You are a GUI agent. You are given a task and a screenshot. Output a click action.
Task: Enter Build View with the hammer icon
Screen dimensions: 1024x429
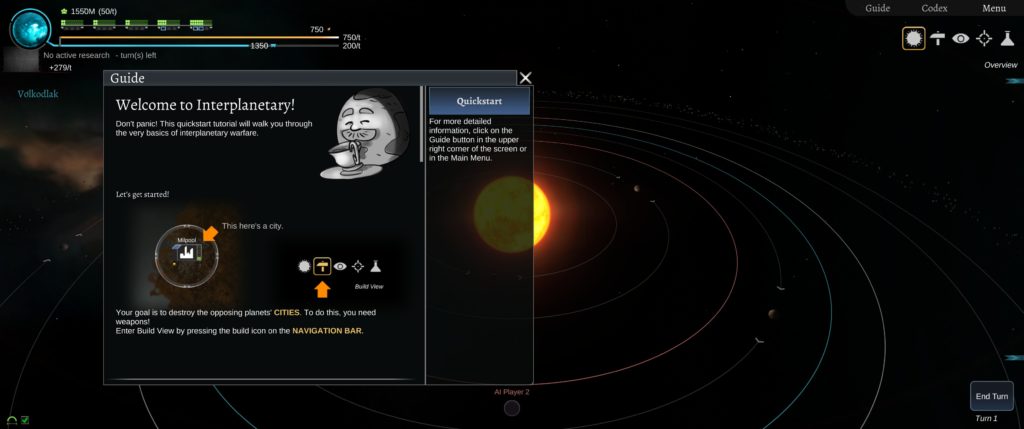point(938,38)
